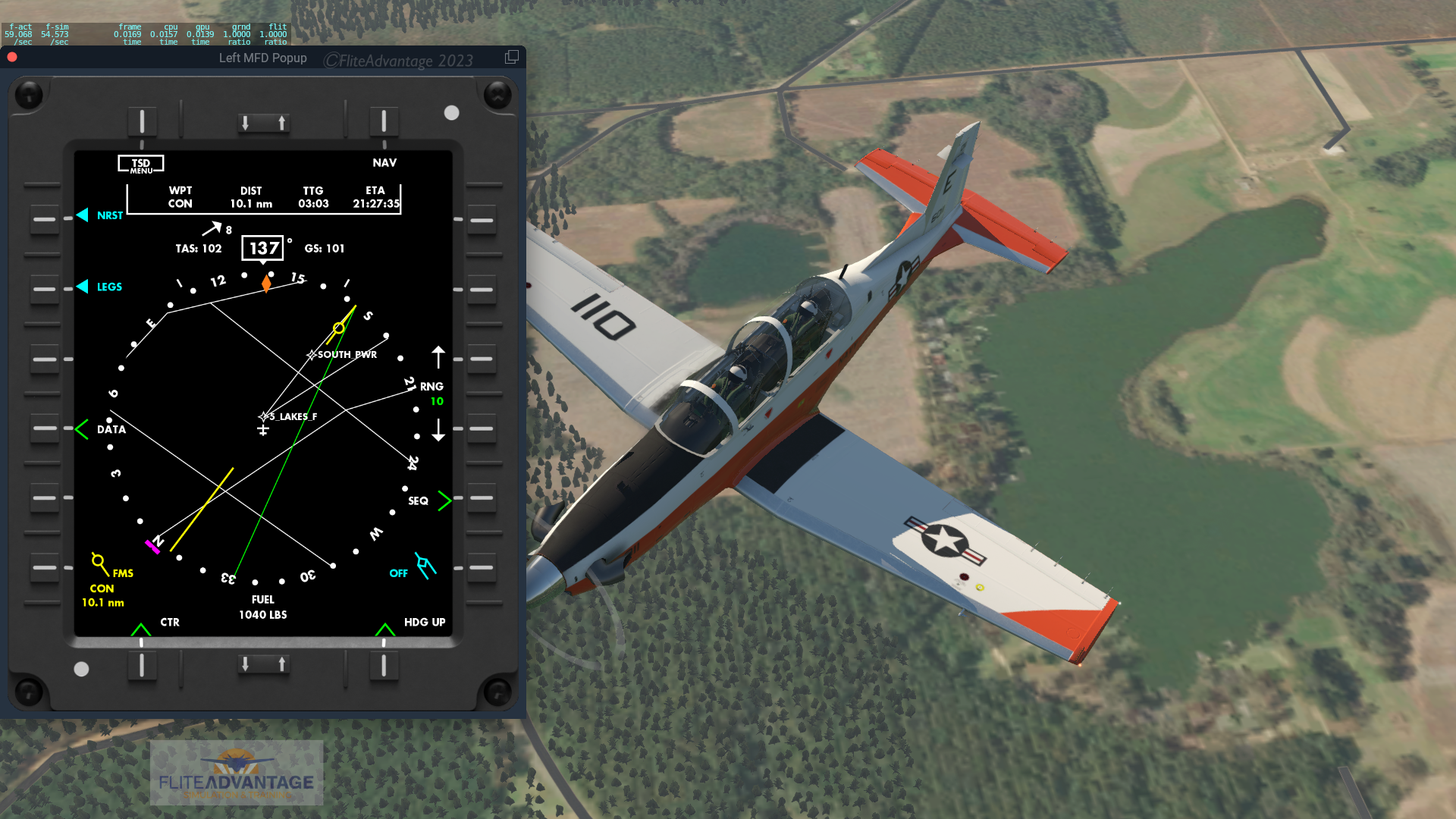Decrease map range with down arrow button
The width and height of the screenshot is (1456, 819).
coord(482,428)
